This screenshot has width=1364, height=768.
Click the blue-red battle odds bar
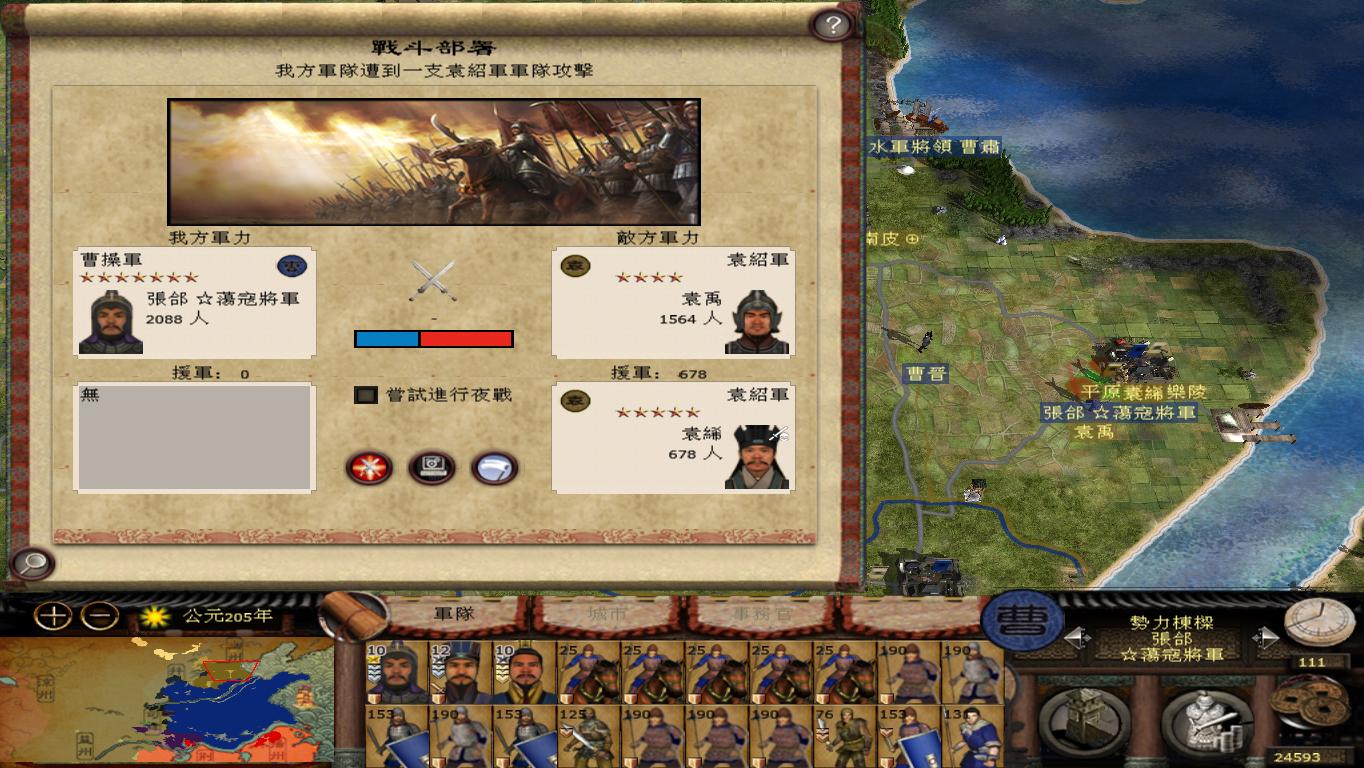[x=434, y=340]
